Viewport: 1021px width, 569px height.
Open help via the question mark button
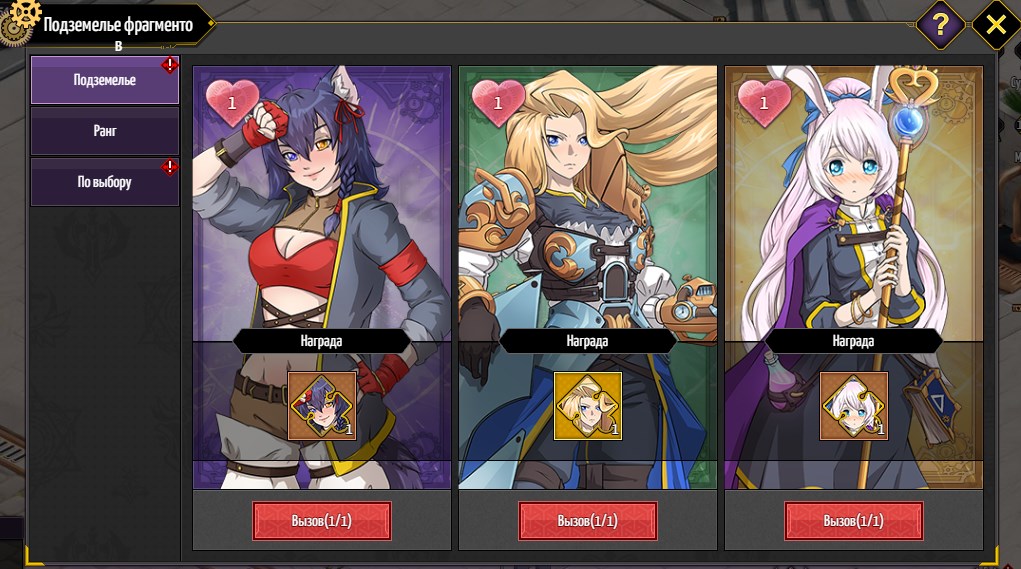pos(940,24)
